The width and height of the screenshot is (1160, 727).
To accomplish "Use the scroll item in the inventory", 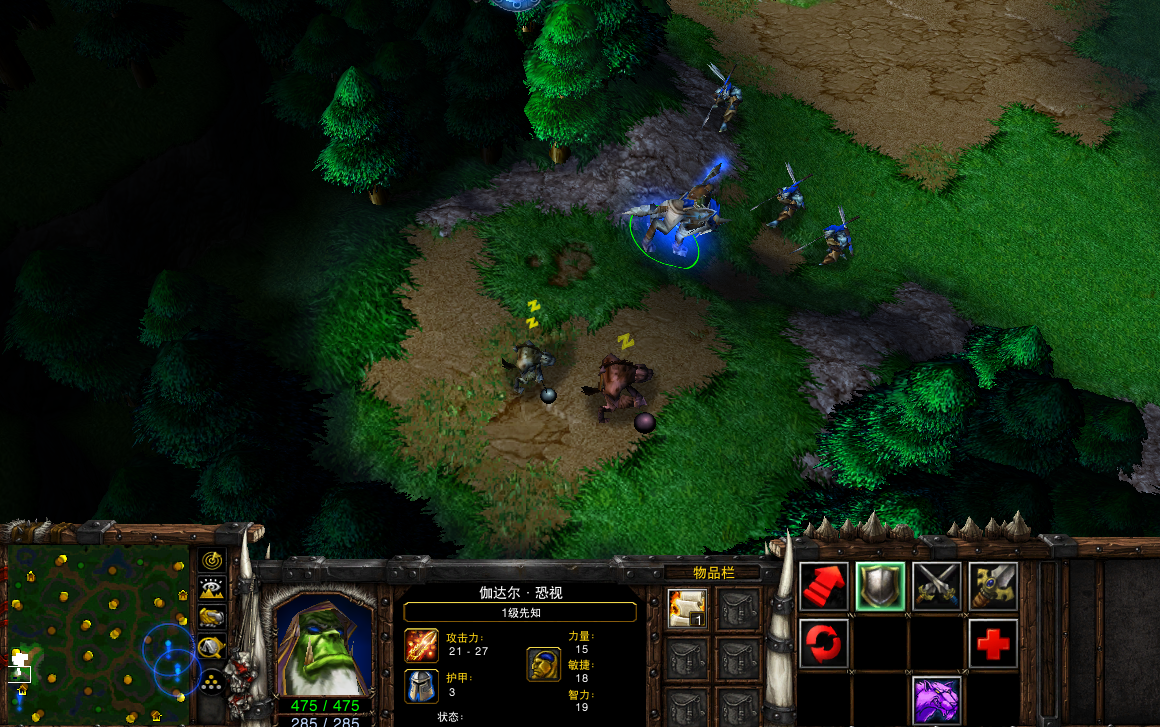I will coord(687,608).
